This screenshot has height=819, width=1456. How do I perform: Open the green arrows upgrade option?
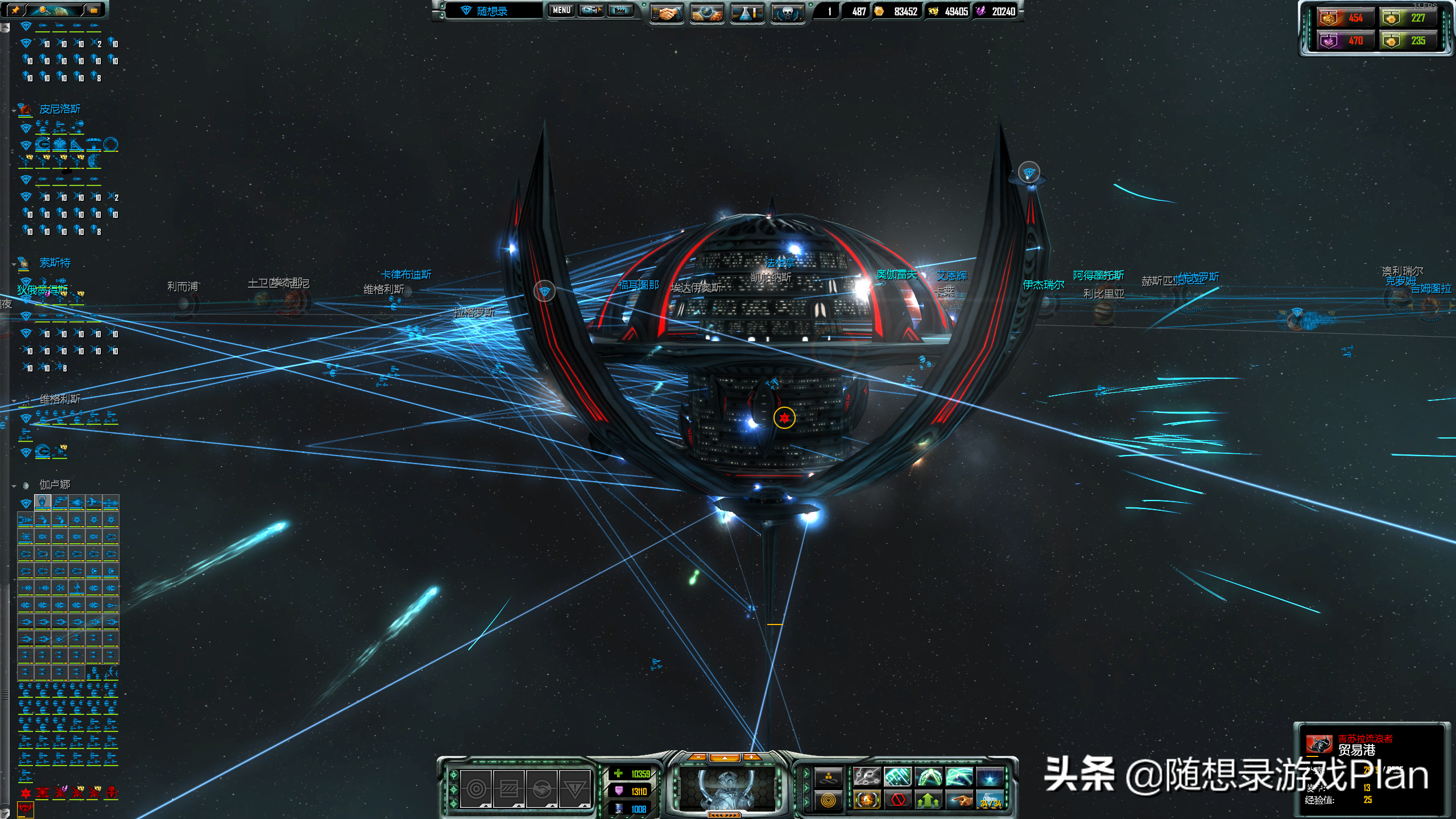pyautogui.click(x=928, y=800)
